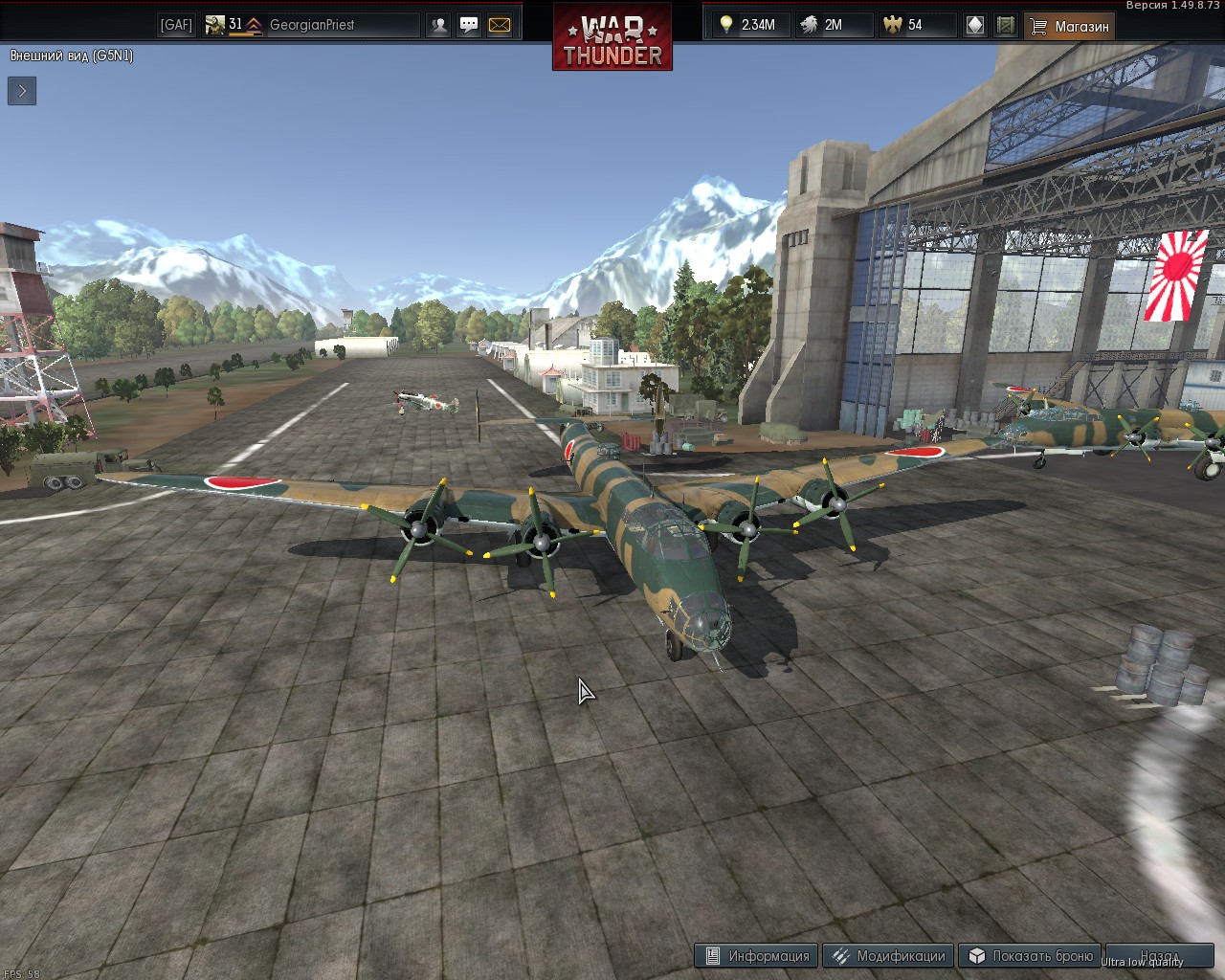
Task: Click the 2.34M light bulb research points
Action: click(748, 25)
